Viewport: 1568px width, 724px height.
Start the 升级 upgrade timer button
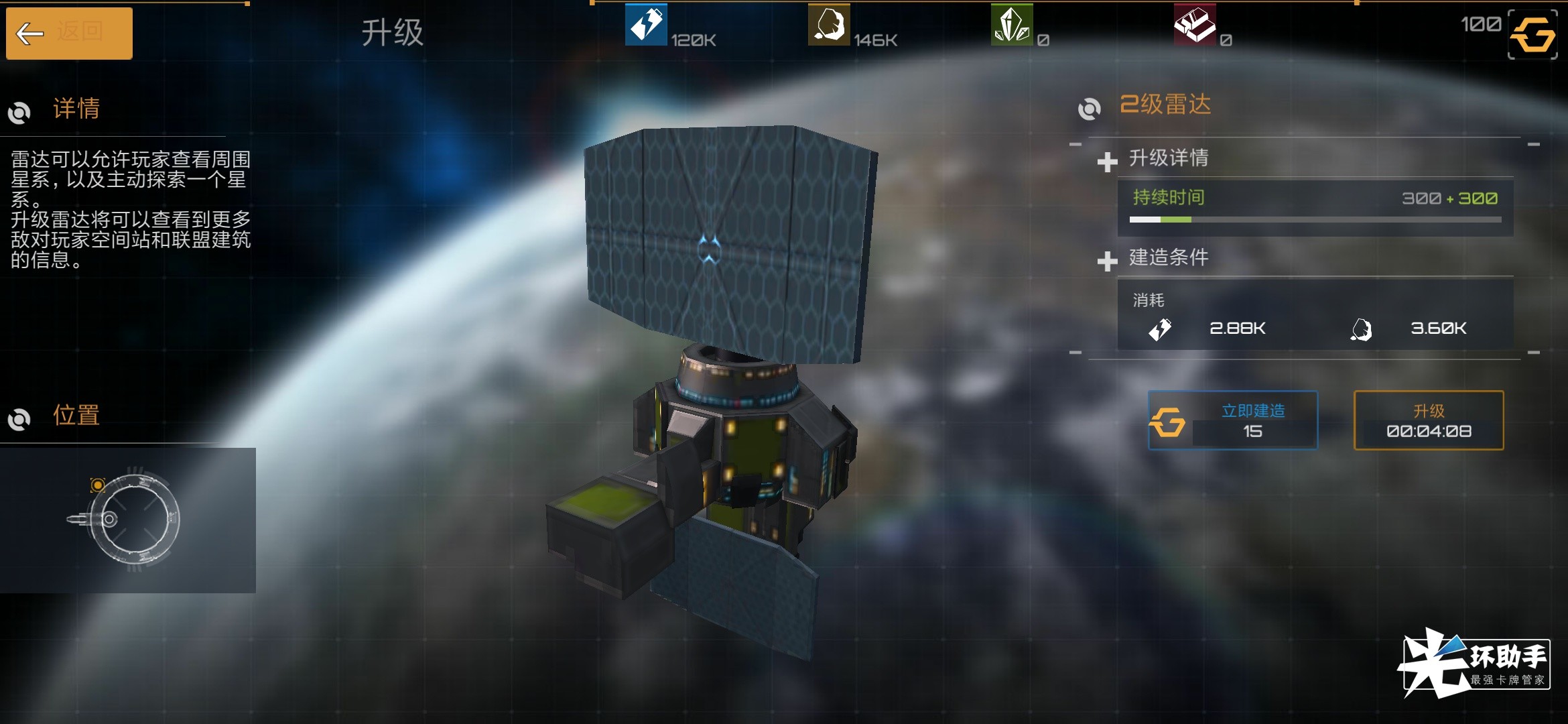click(1428, 420)
